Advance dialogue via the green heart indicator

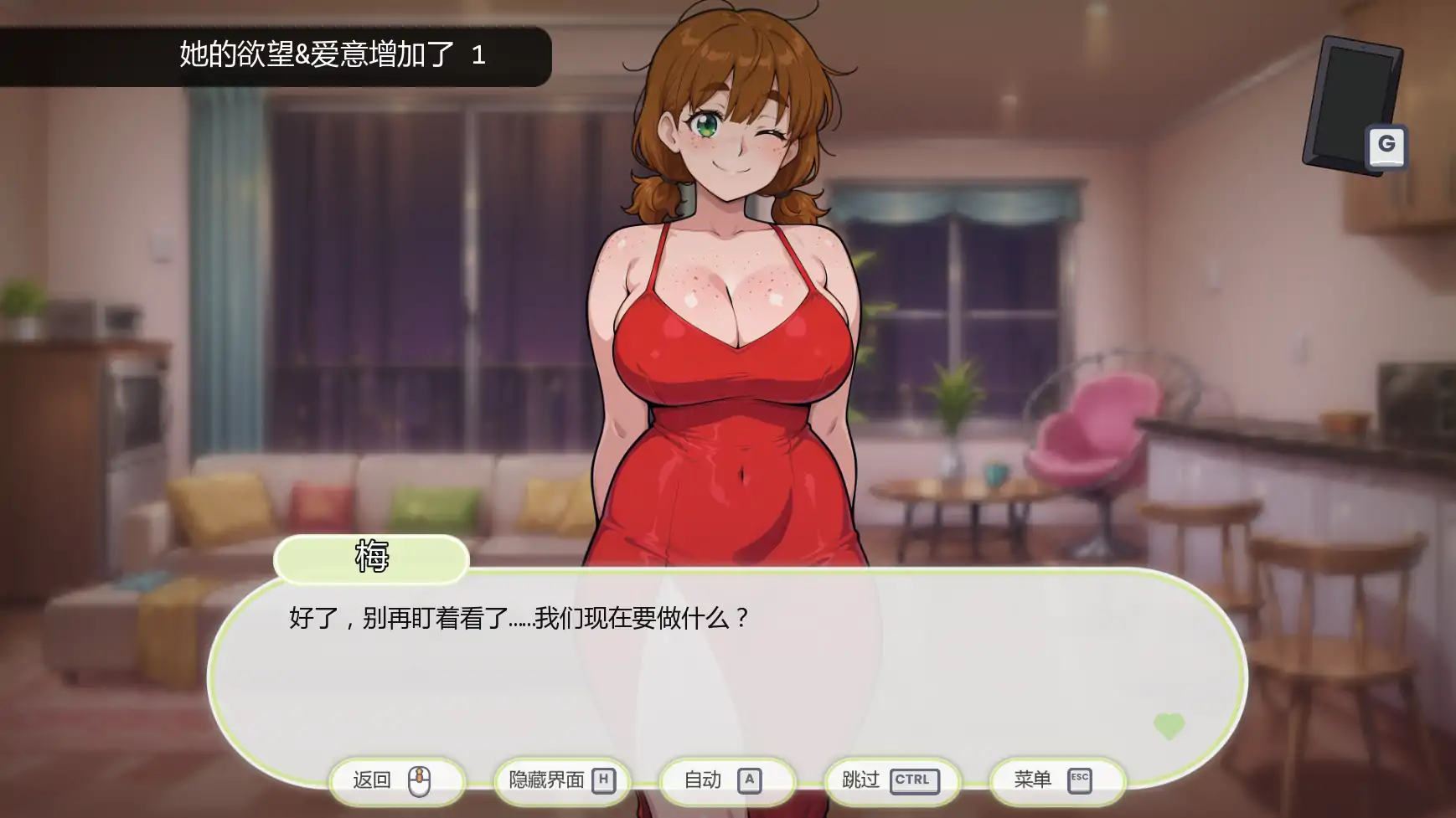[x=1169, y=725]
